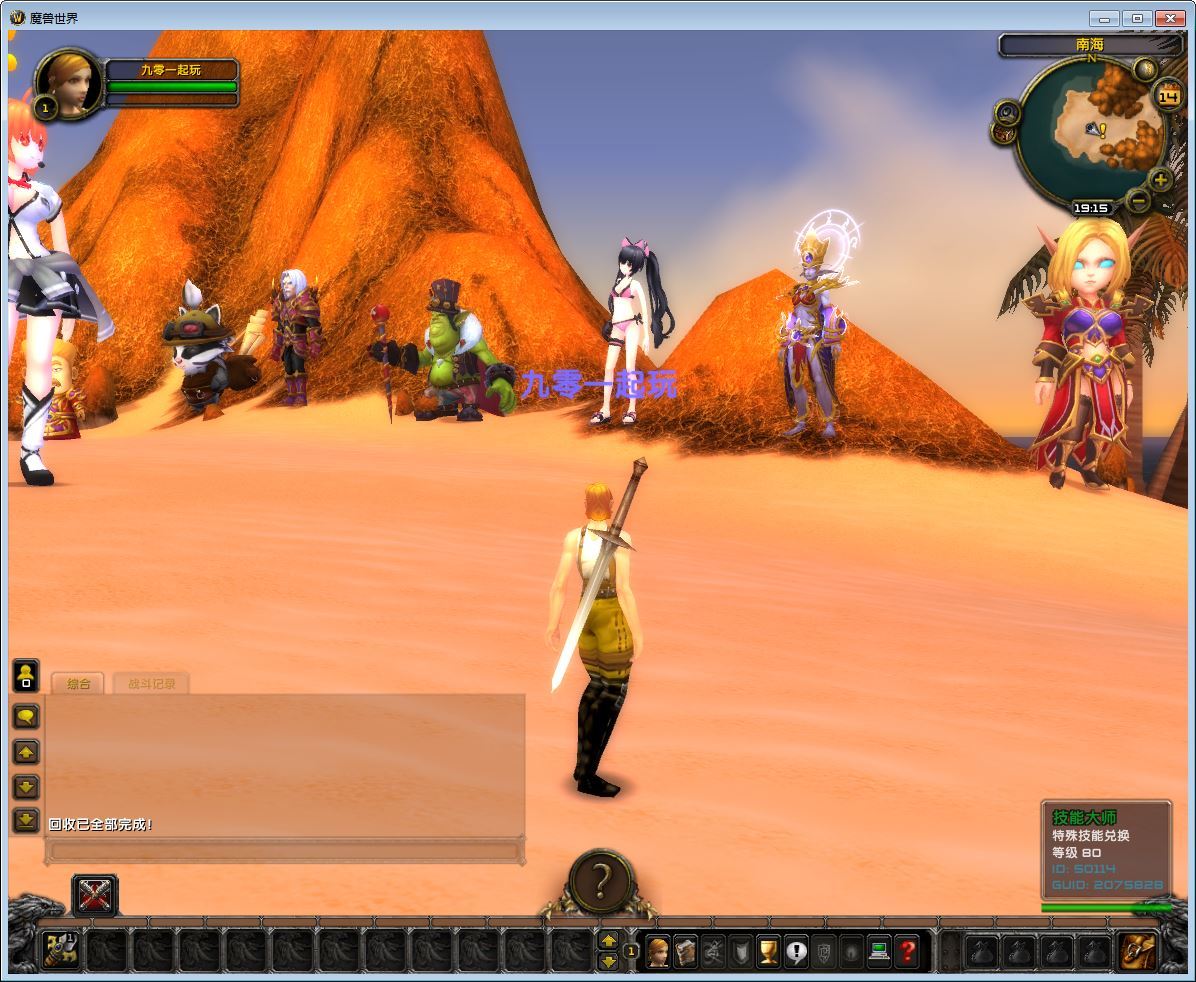Viewport: 1196px width, 982px height.
Task: Open the spellbook micro button
Action: [685, 950]
